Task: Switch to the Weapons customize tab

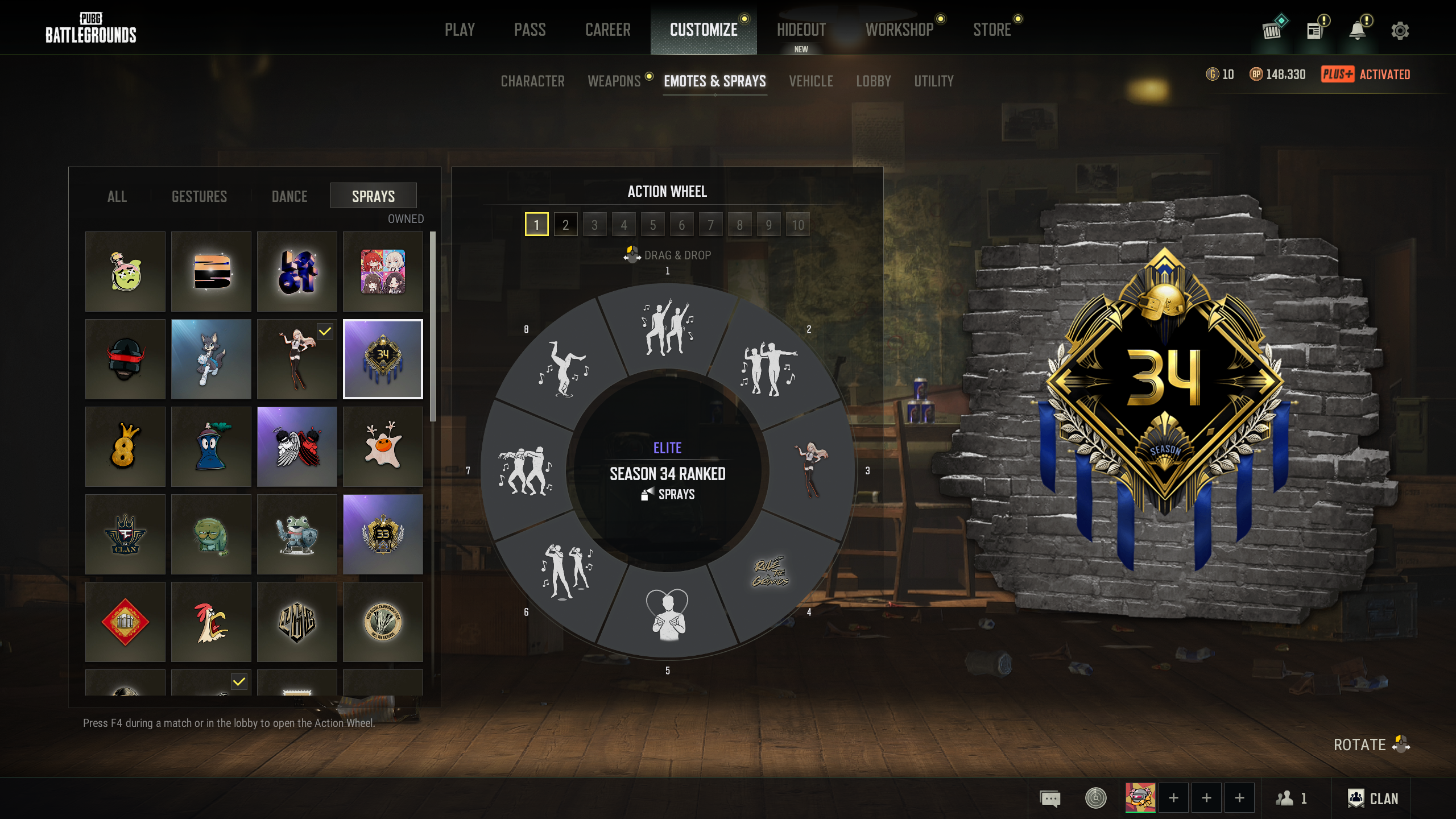Action: (614, 81)
